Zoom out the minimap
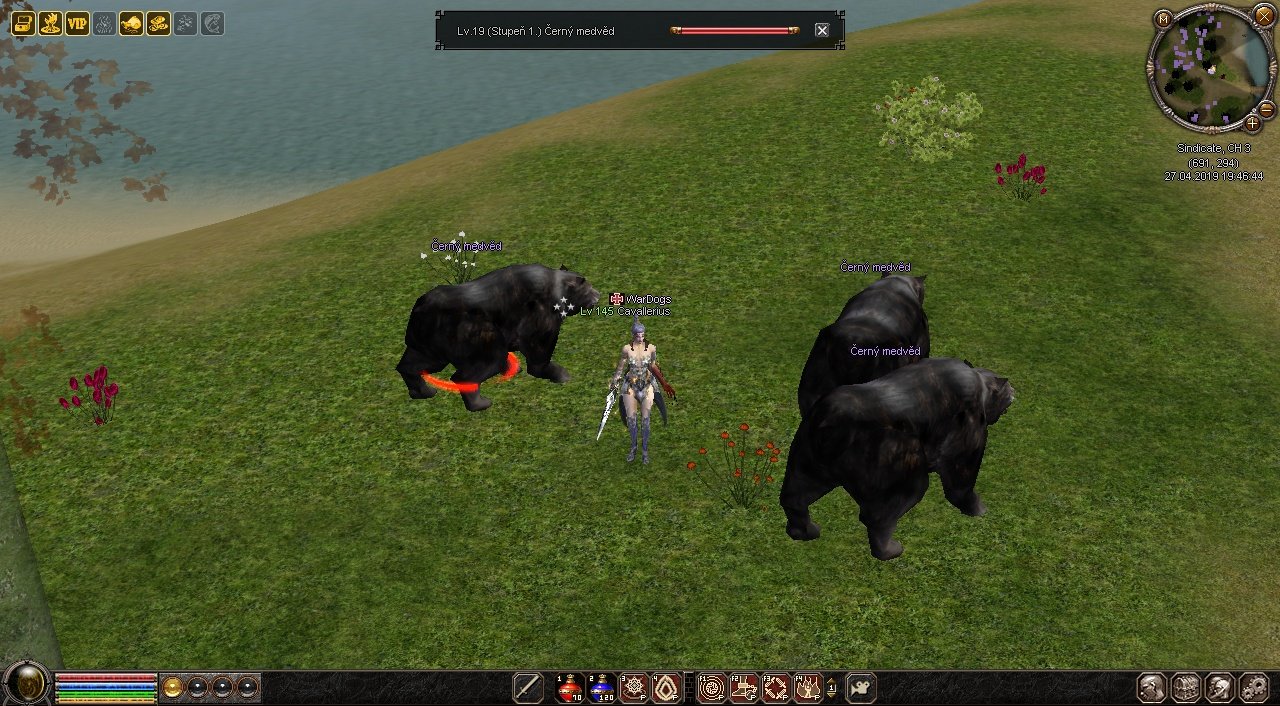 point(1266,109)
